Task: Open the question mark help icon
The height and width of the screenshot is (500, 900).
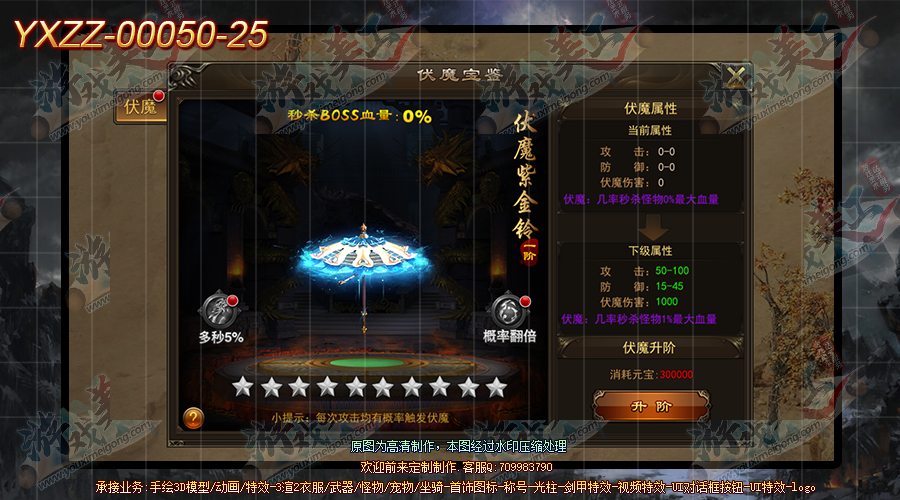Action: 194,417
